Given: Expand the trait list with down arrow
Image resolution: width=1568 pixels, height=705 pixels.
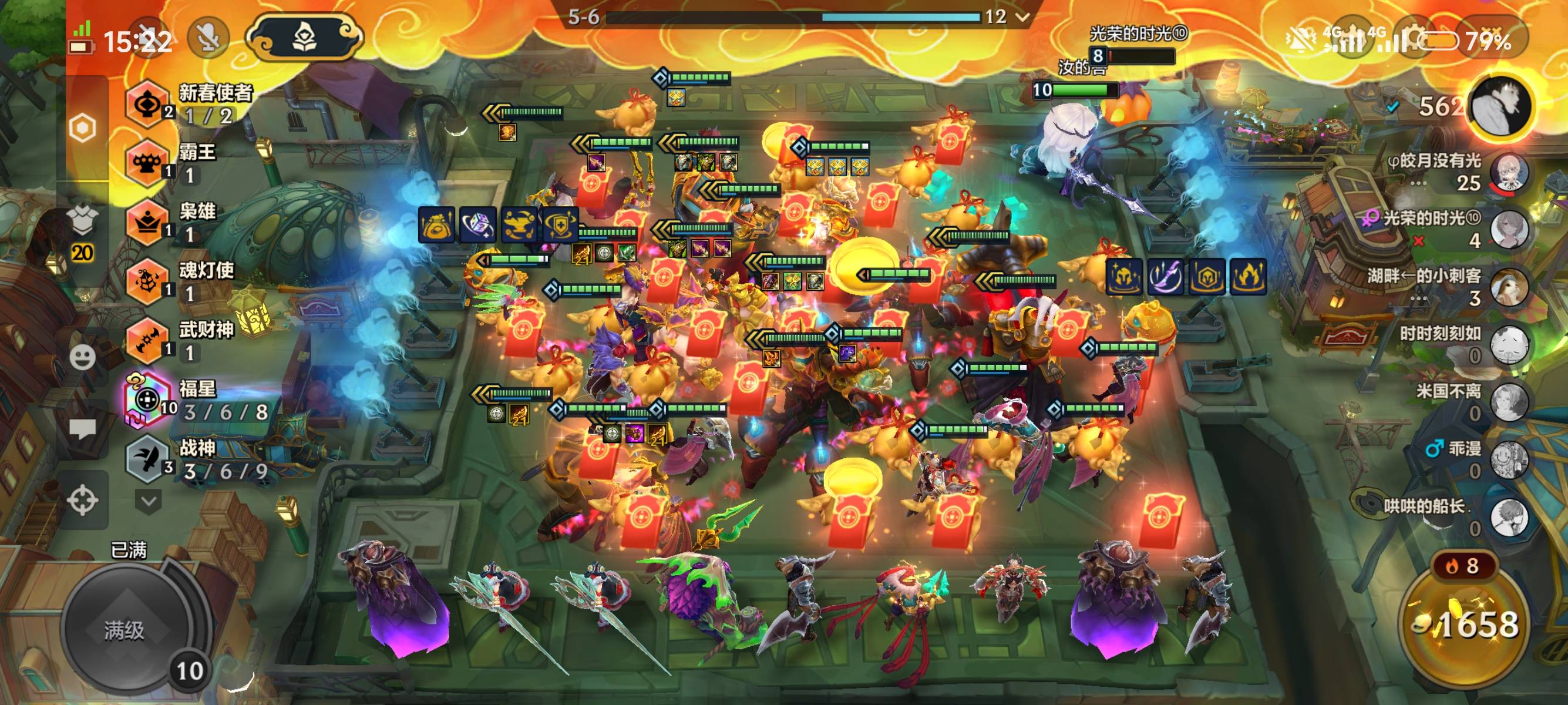Looking at the screenshot, I should (149, 501).
